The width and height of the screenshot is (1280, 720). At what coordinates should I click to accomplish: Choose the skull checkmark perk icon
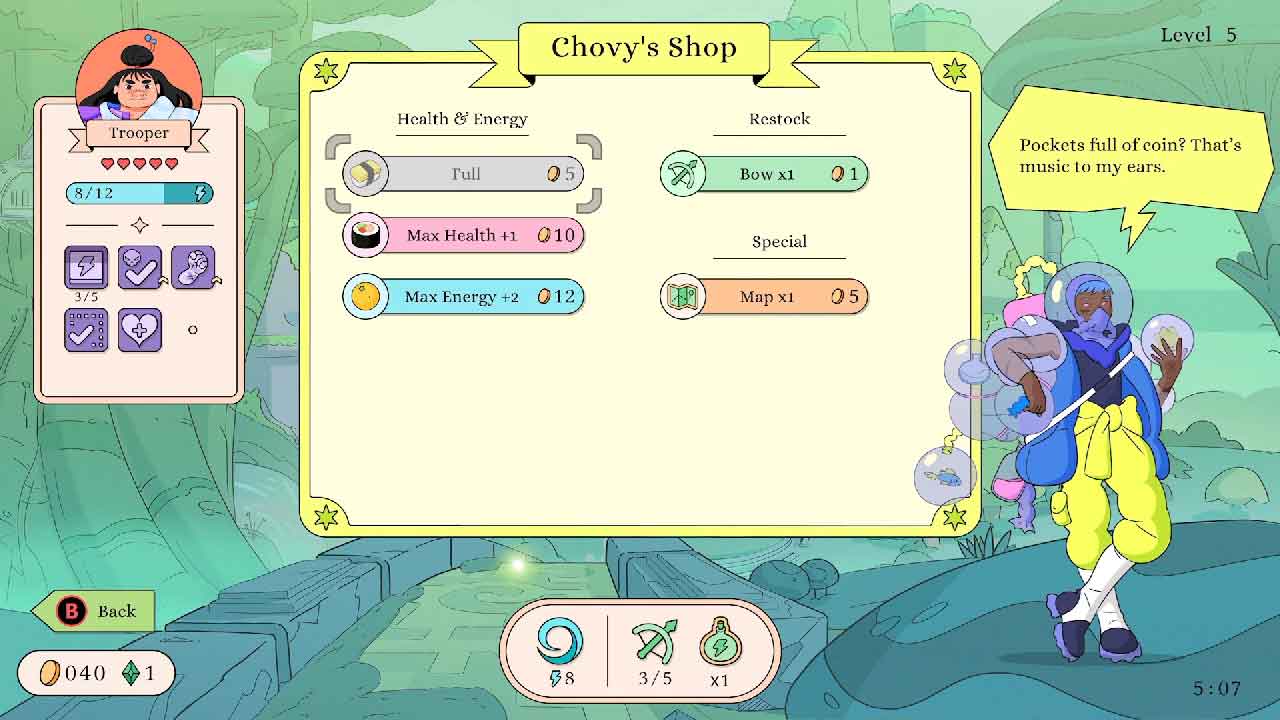tap(140, 267)
